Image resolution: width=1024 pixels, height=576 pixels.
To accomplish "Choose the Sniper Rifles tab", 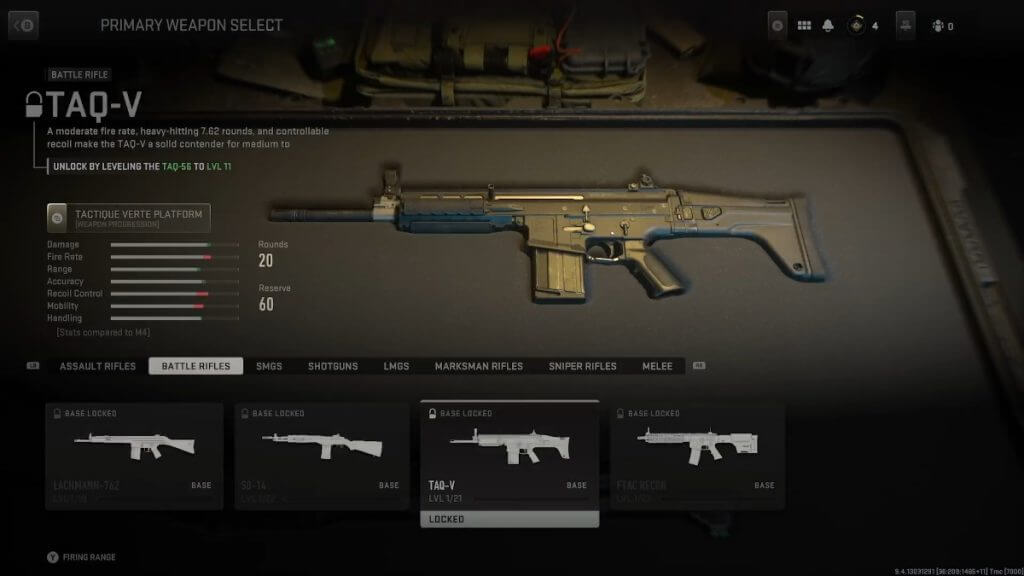I will (582, 366).
